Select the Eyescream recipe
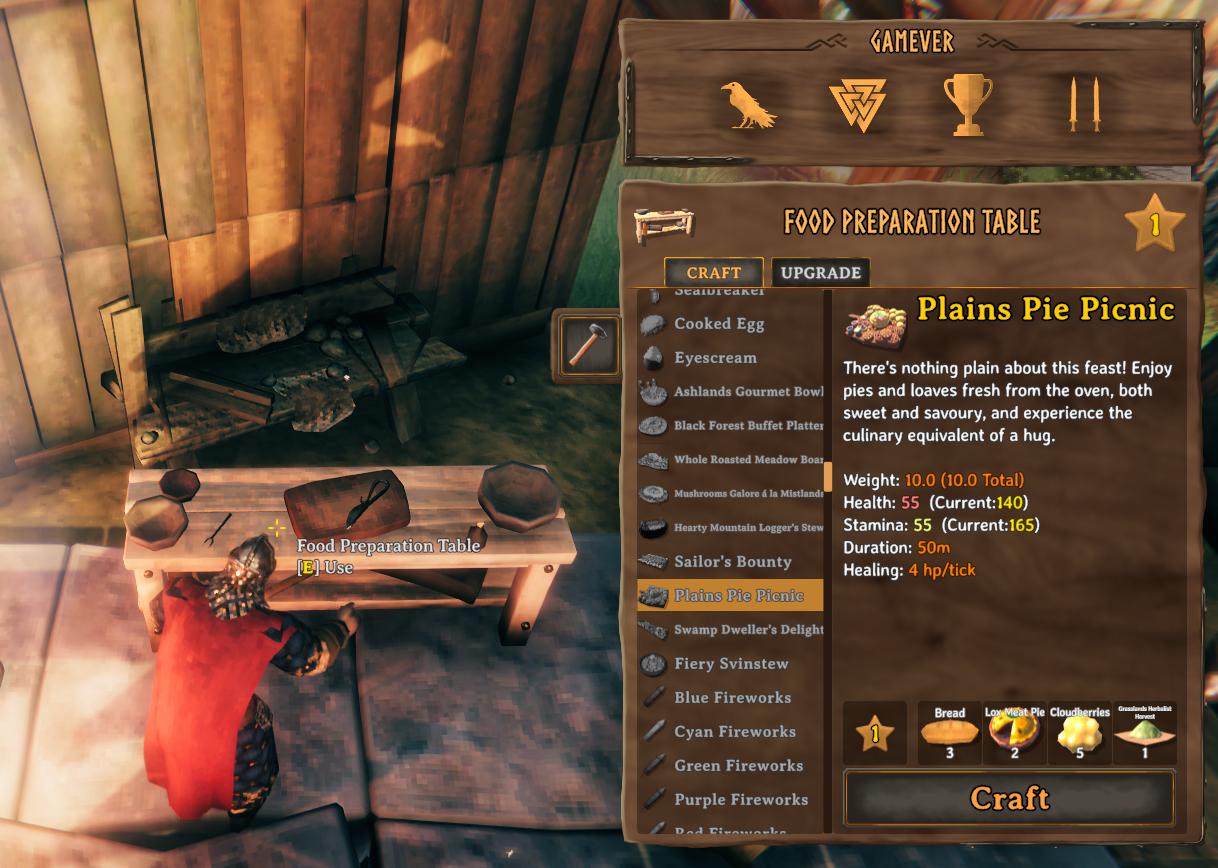Viewport: 1218px width, 868px height. (x=714, y=358)
